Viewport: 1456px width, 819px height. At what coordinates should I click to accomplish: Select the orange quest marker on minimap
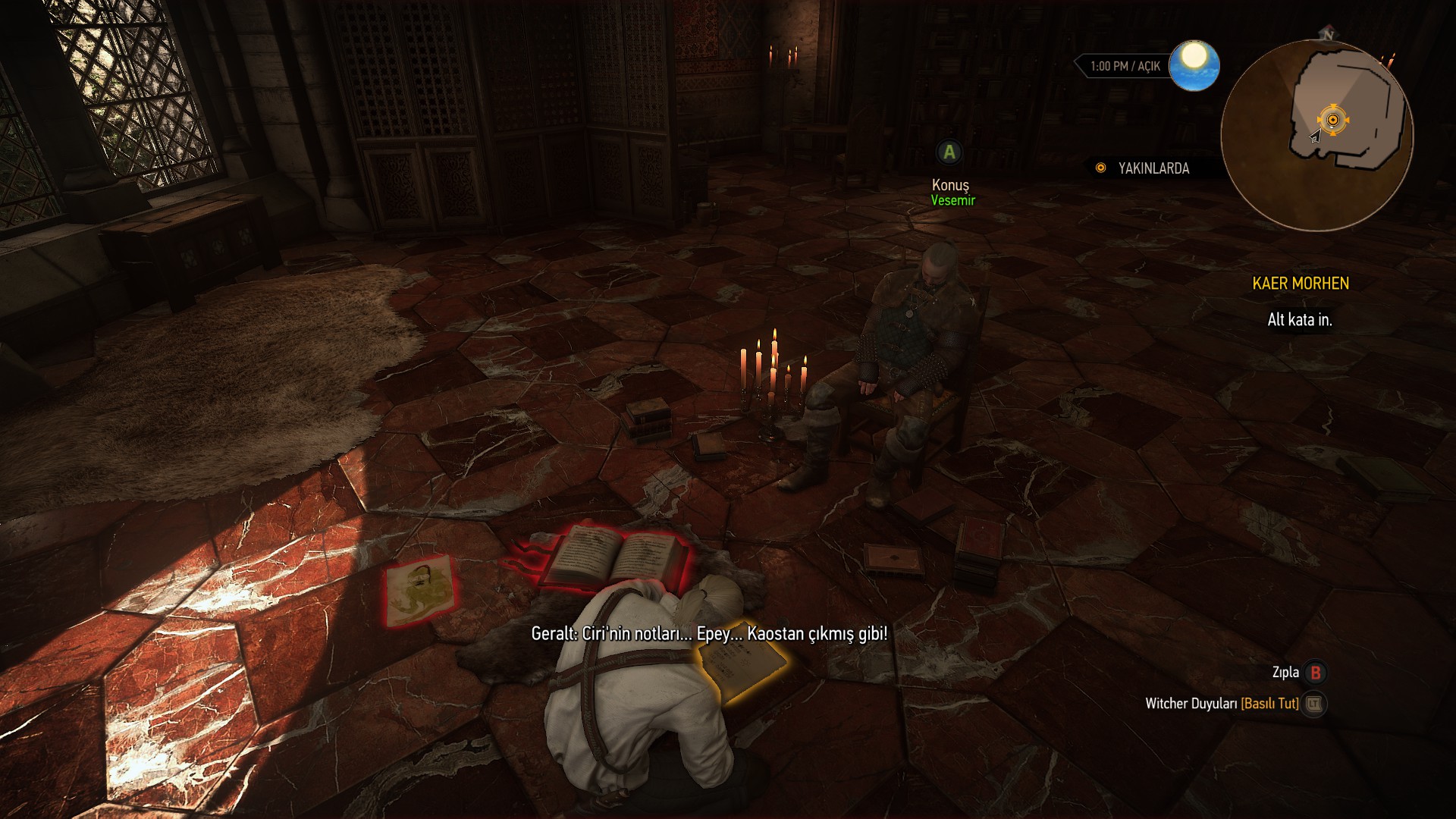pyautogui.click(x=1332, y=120)
